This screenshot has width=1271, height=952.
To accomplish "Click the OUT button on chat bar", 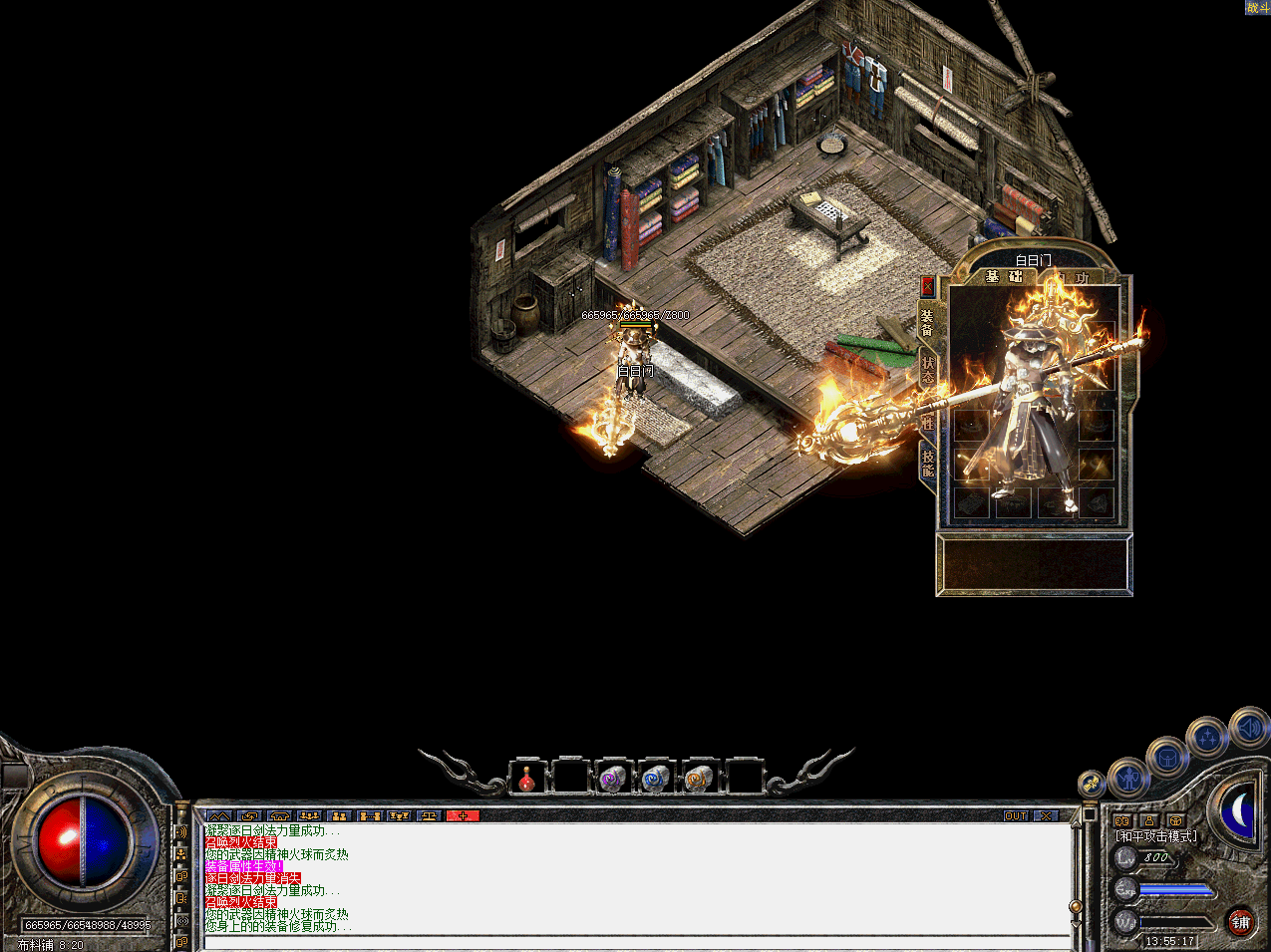I will (1016, 815).
